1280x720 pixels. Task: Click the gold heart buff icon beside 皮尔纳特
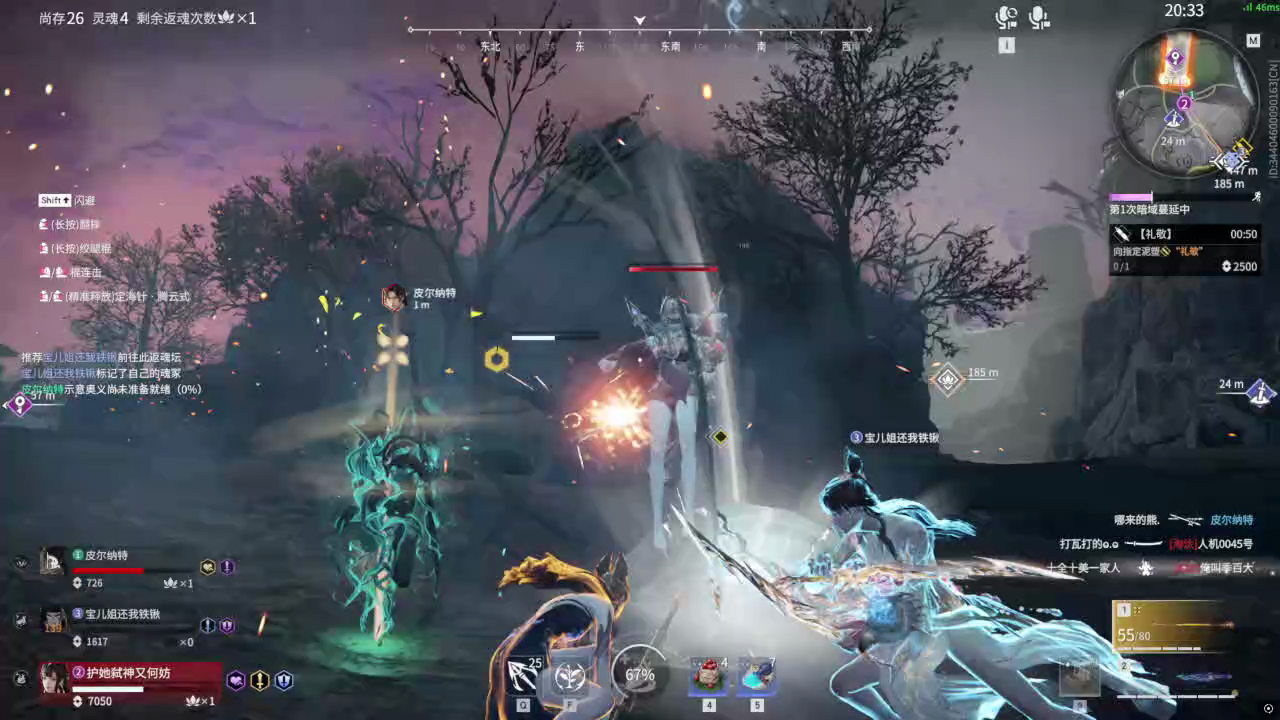coord(205,567)
